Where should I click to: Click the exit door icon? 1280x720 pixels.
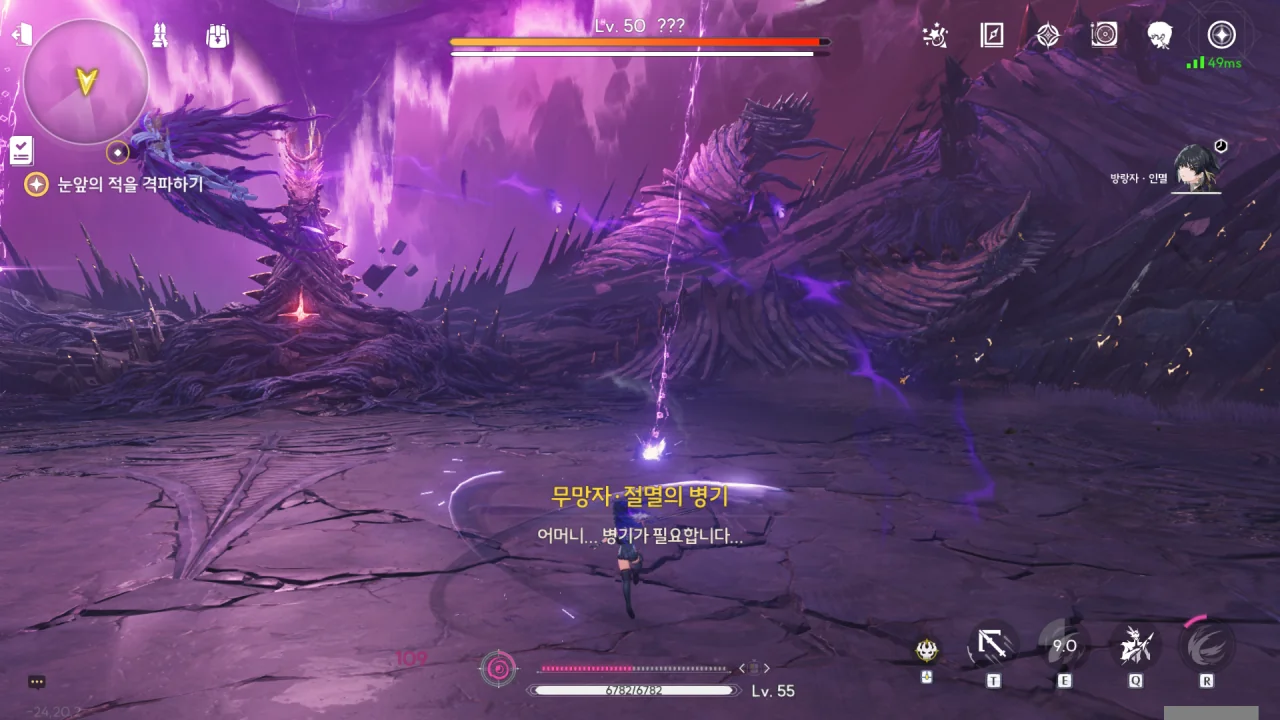click(x=21, y=35)
